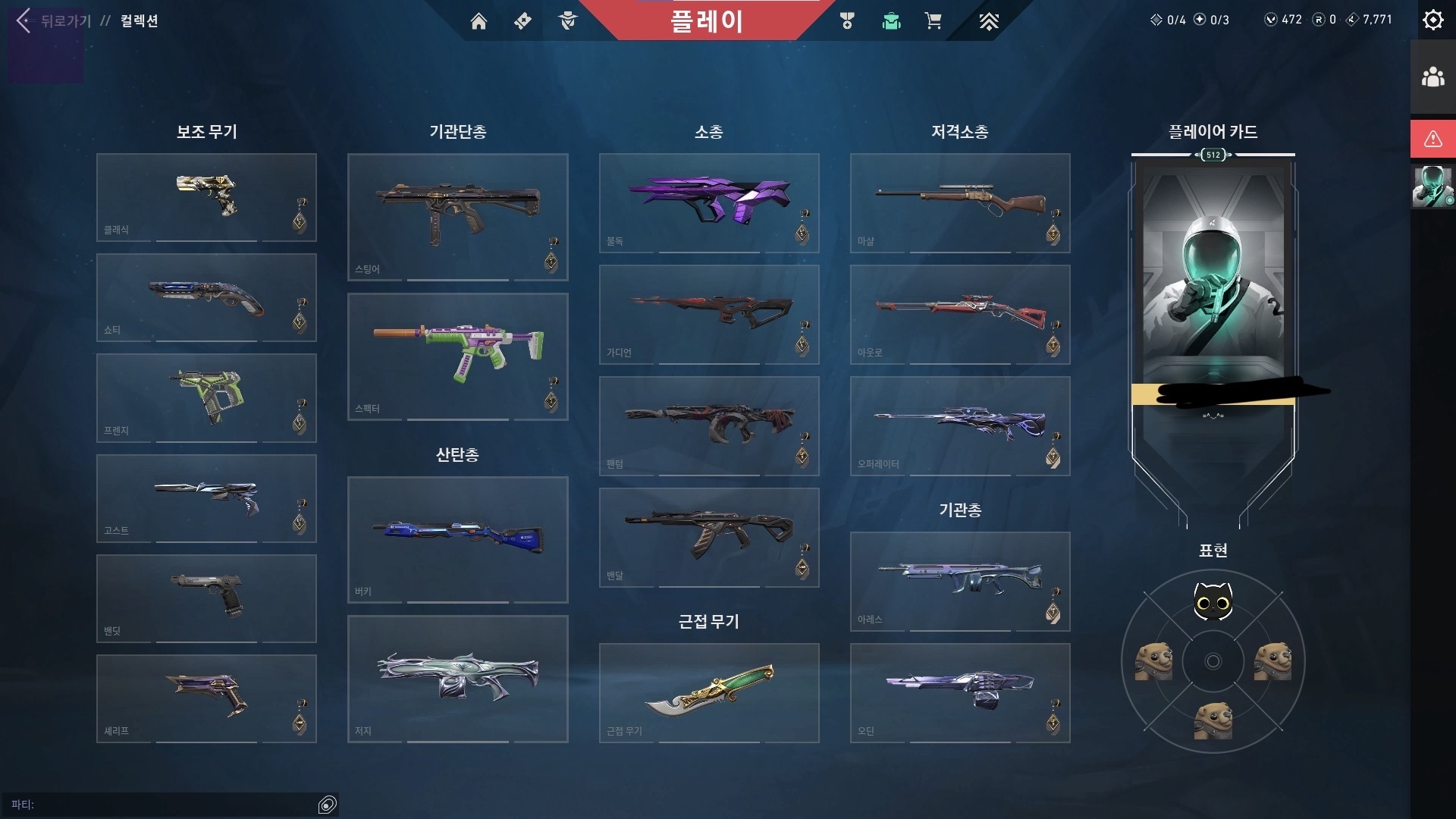Select the Agents icon in top navigation
Screen dimensions: 1456x819
click(566, 21)
